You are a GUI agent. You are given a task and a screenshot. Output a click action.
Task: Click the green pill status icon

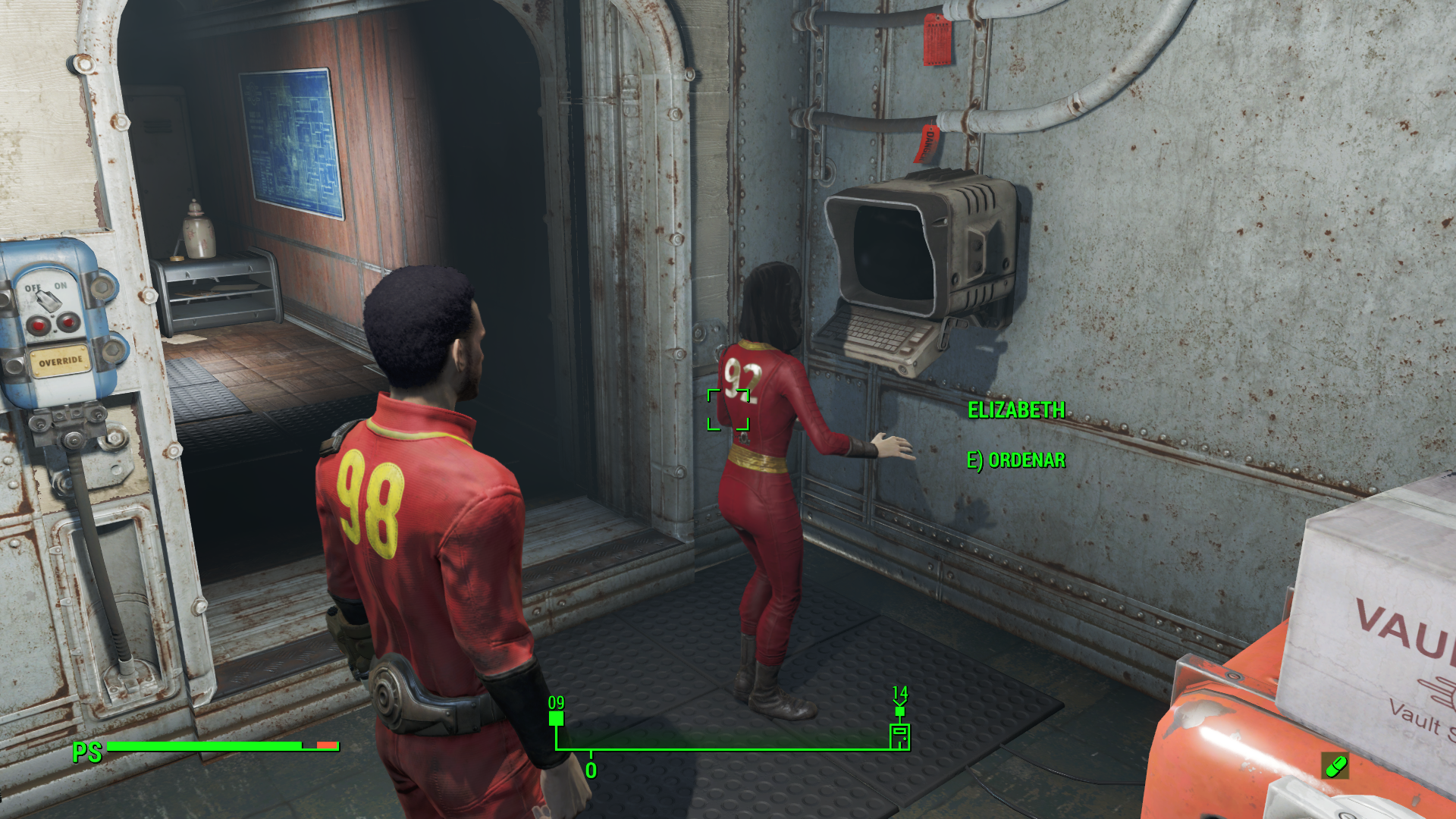tap(1335, 766)
